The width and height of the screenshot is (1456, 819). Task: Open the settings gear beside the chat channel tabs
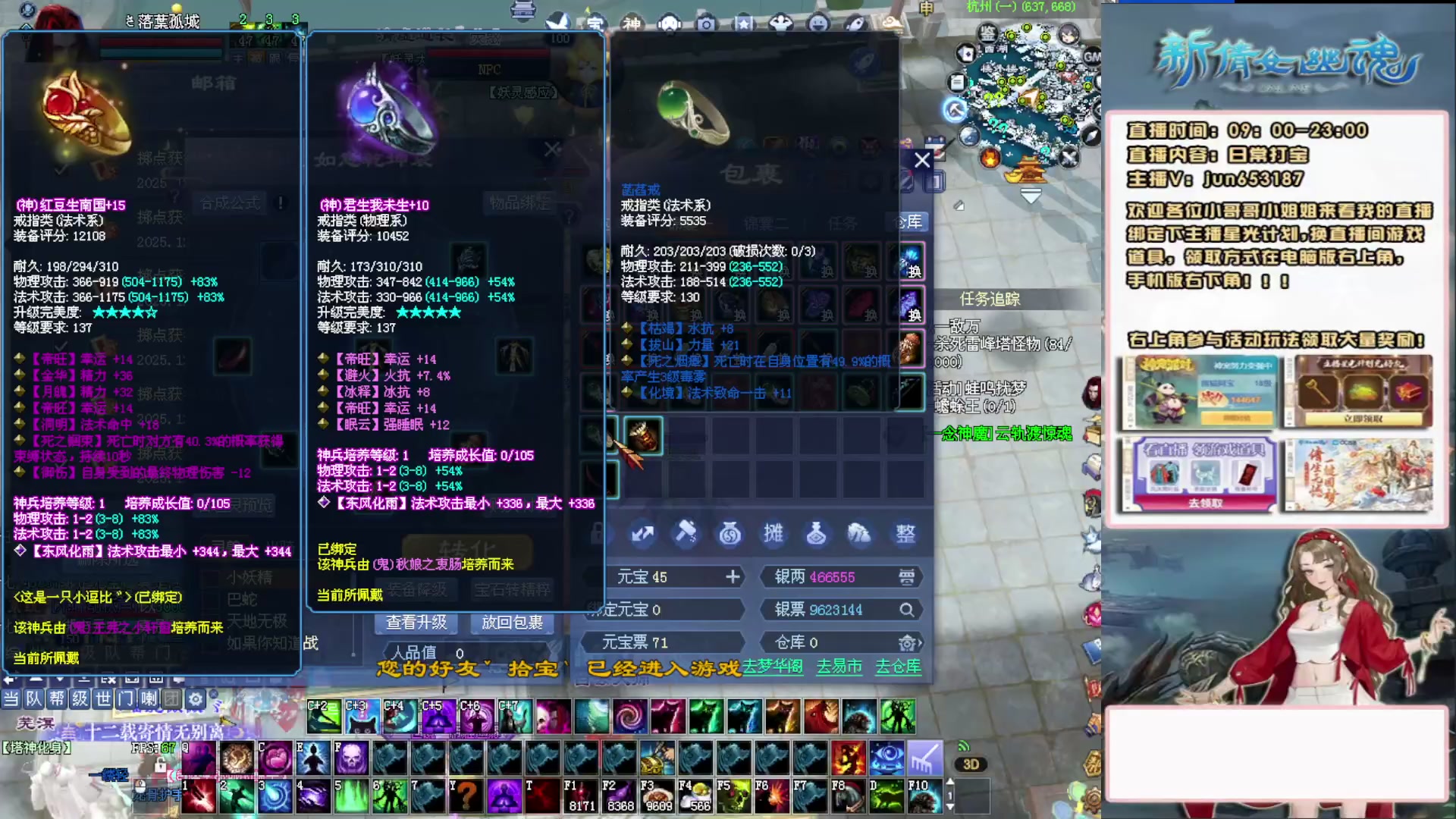(196, 699)
